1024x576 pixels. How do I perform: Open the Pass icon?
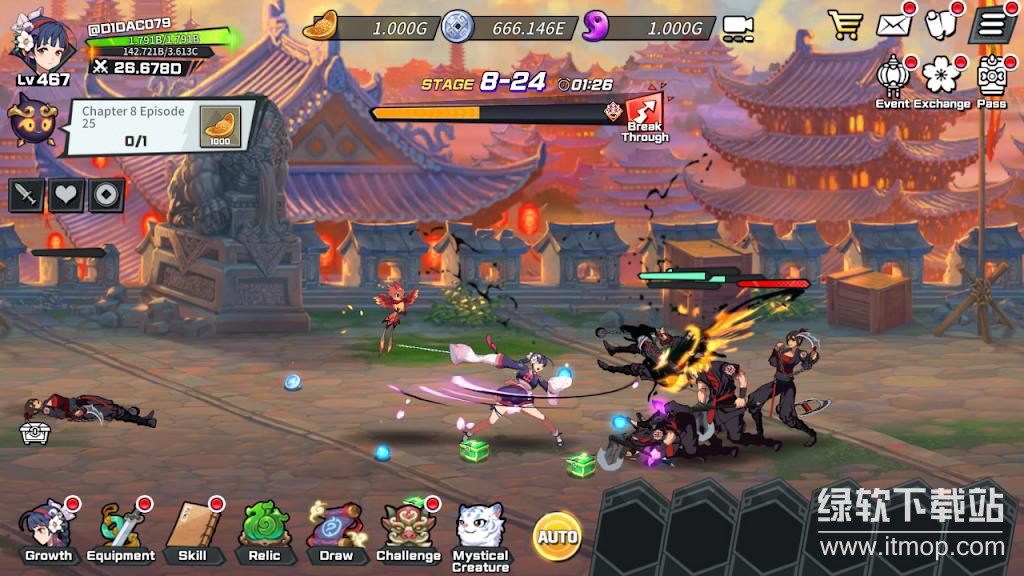tap(991, 81)
